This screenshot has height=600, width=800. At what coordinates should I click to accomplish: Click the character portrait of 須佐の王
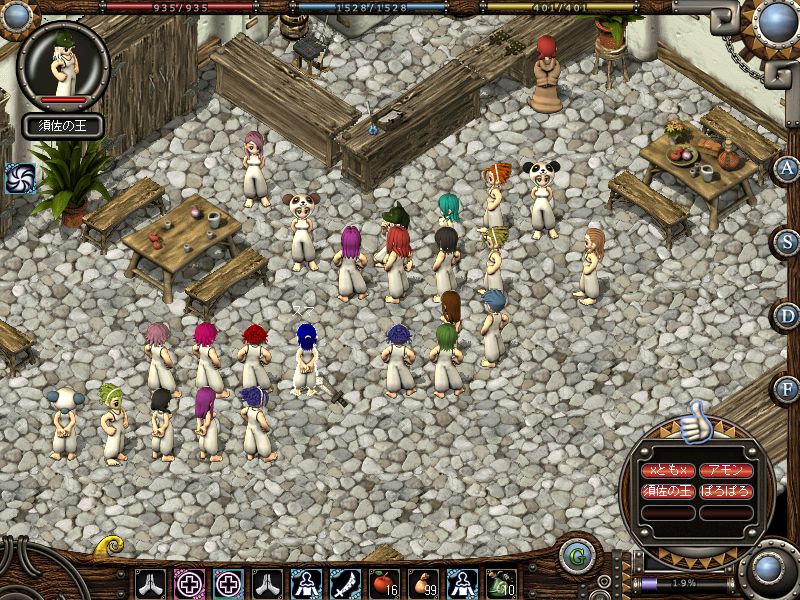click(64, 64)
